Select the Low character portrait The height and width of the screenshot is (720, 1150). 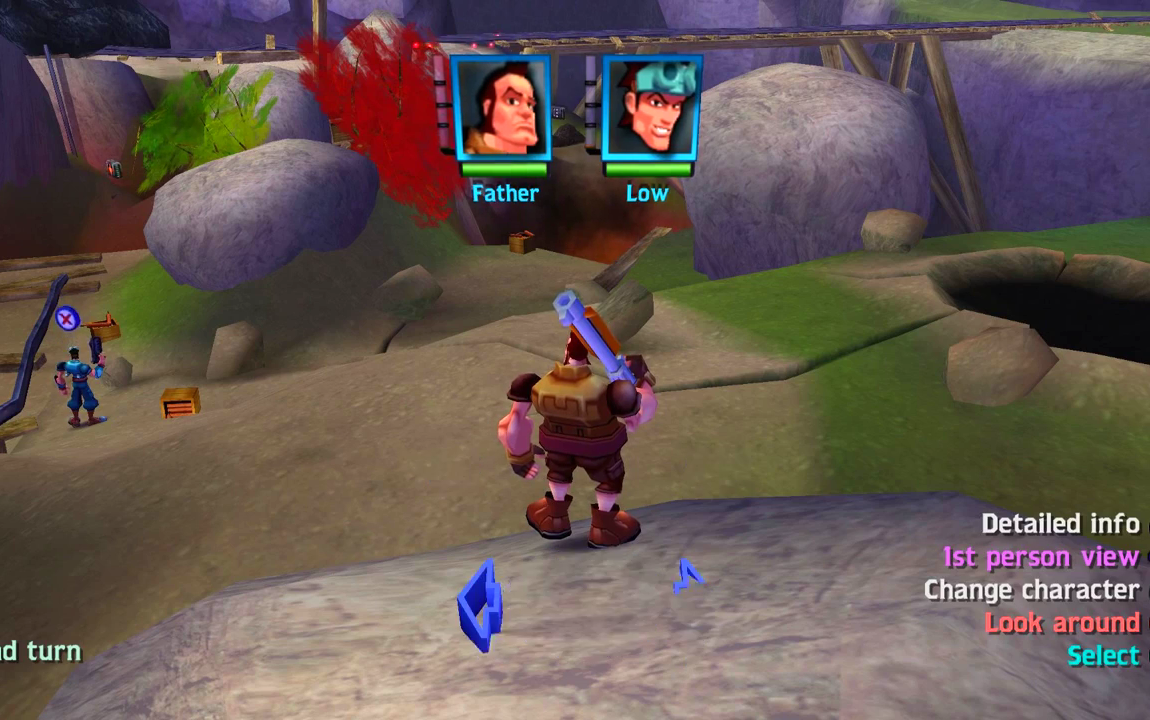651,107
